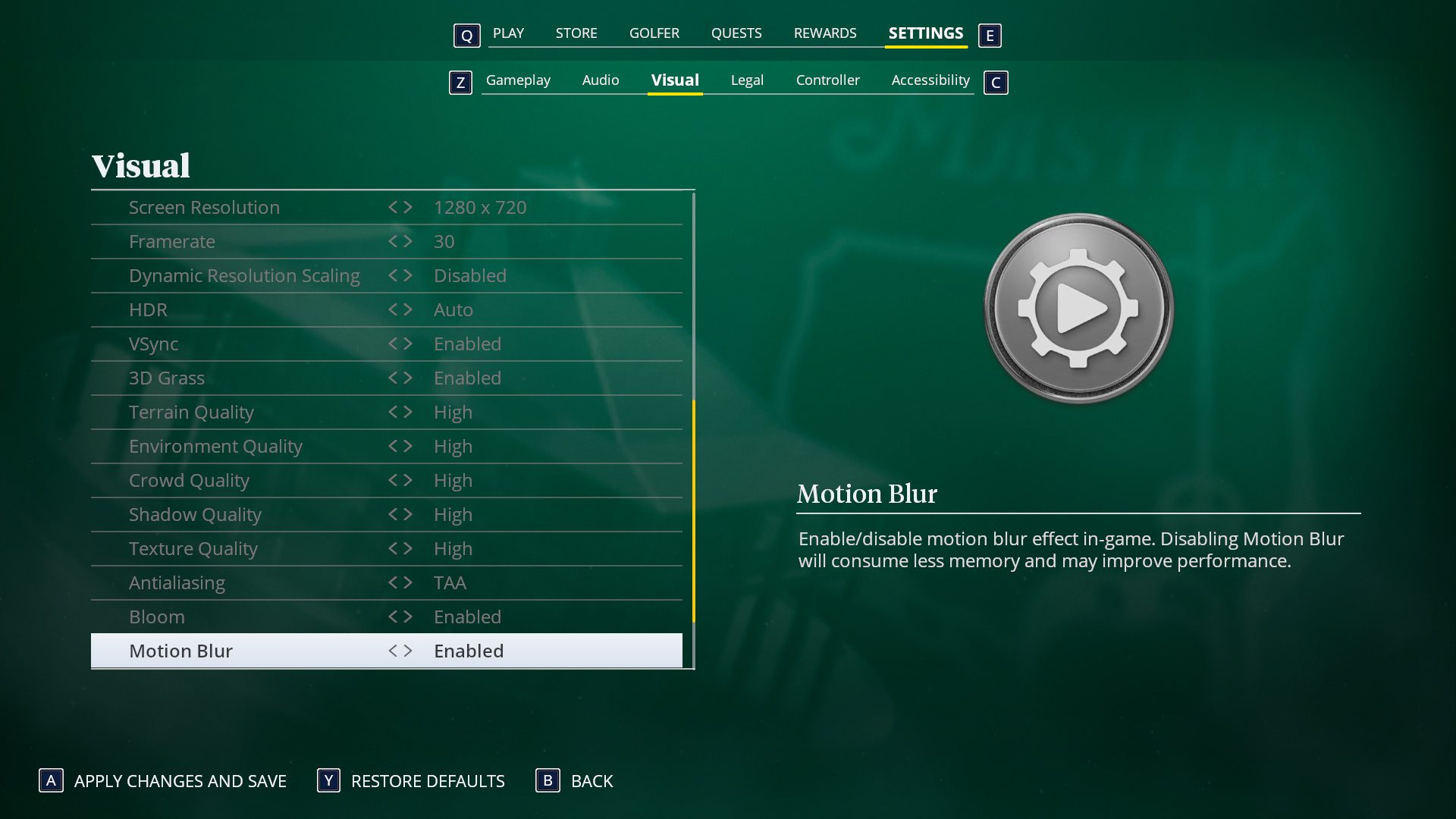
Task: Click the Y button prompt icon
Action: [328, 781]
